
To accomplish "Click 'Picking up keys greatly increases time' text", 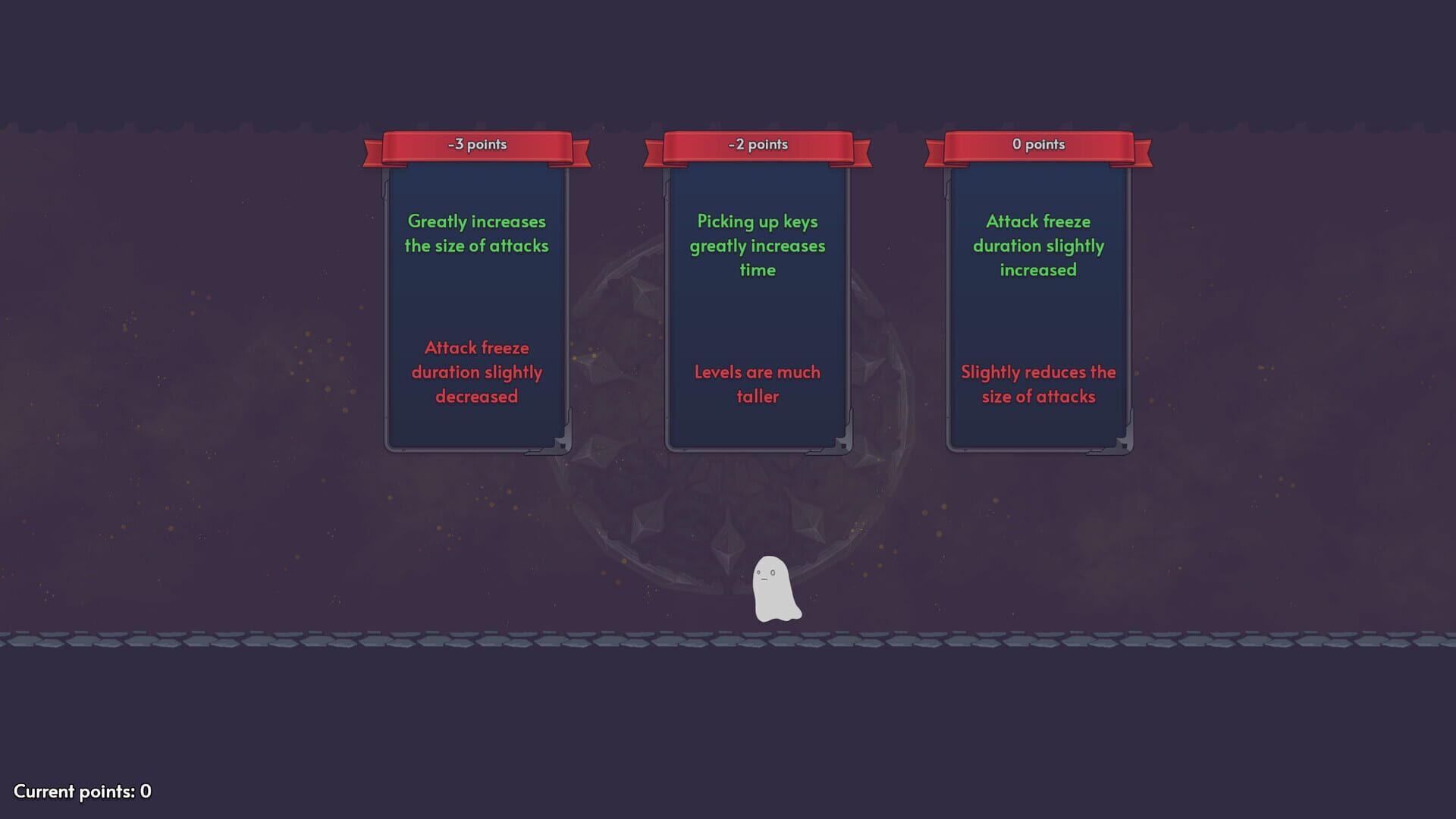I will [757, 245].
